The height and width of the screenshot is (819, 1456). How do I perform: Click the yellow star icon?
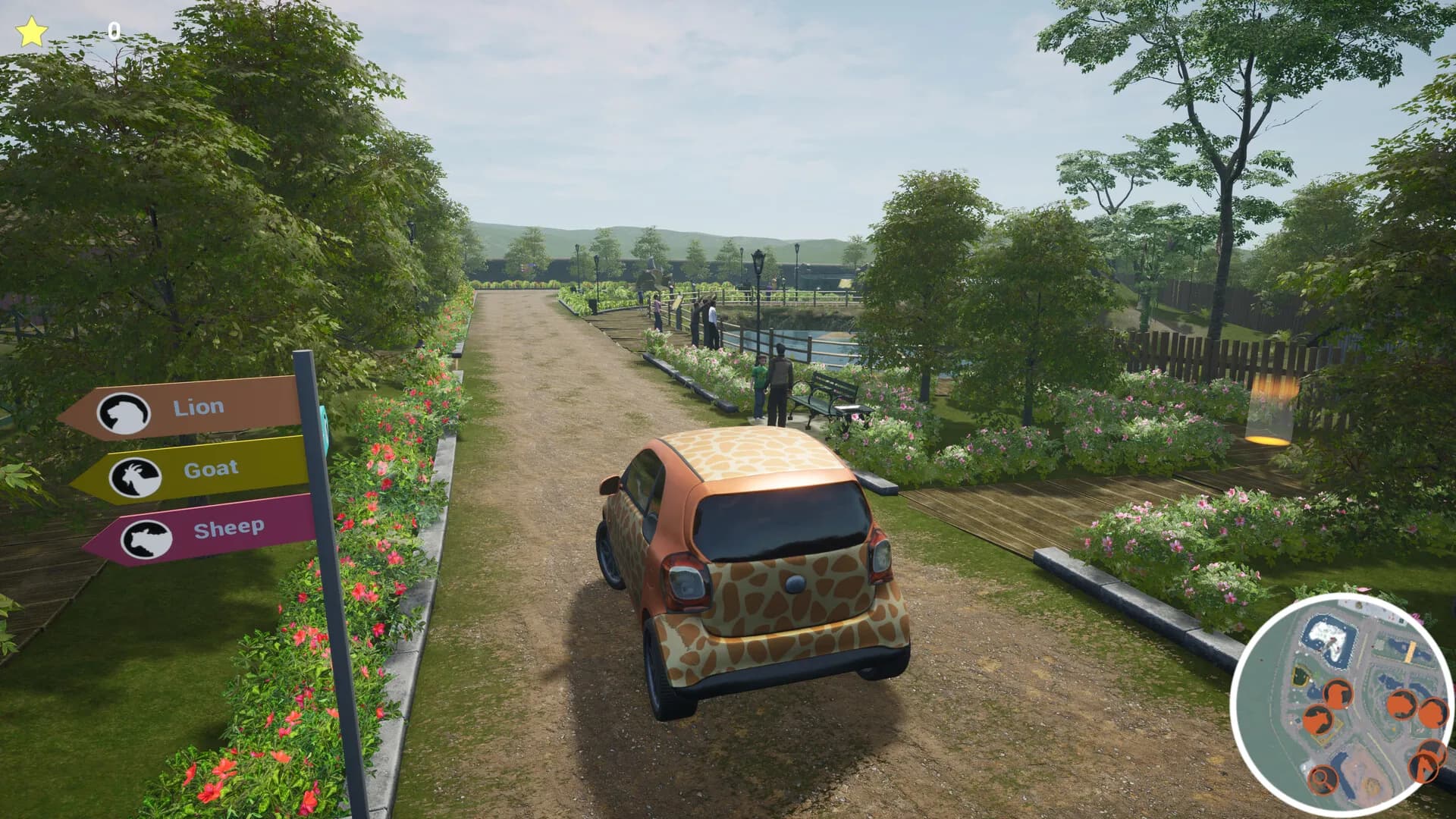32,33
